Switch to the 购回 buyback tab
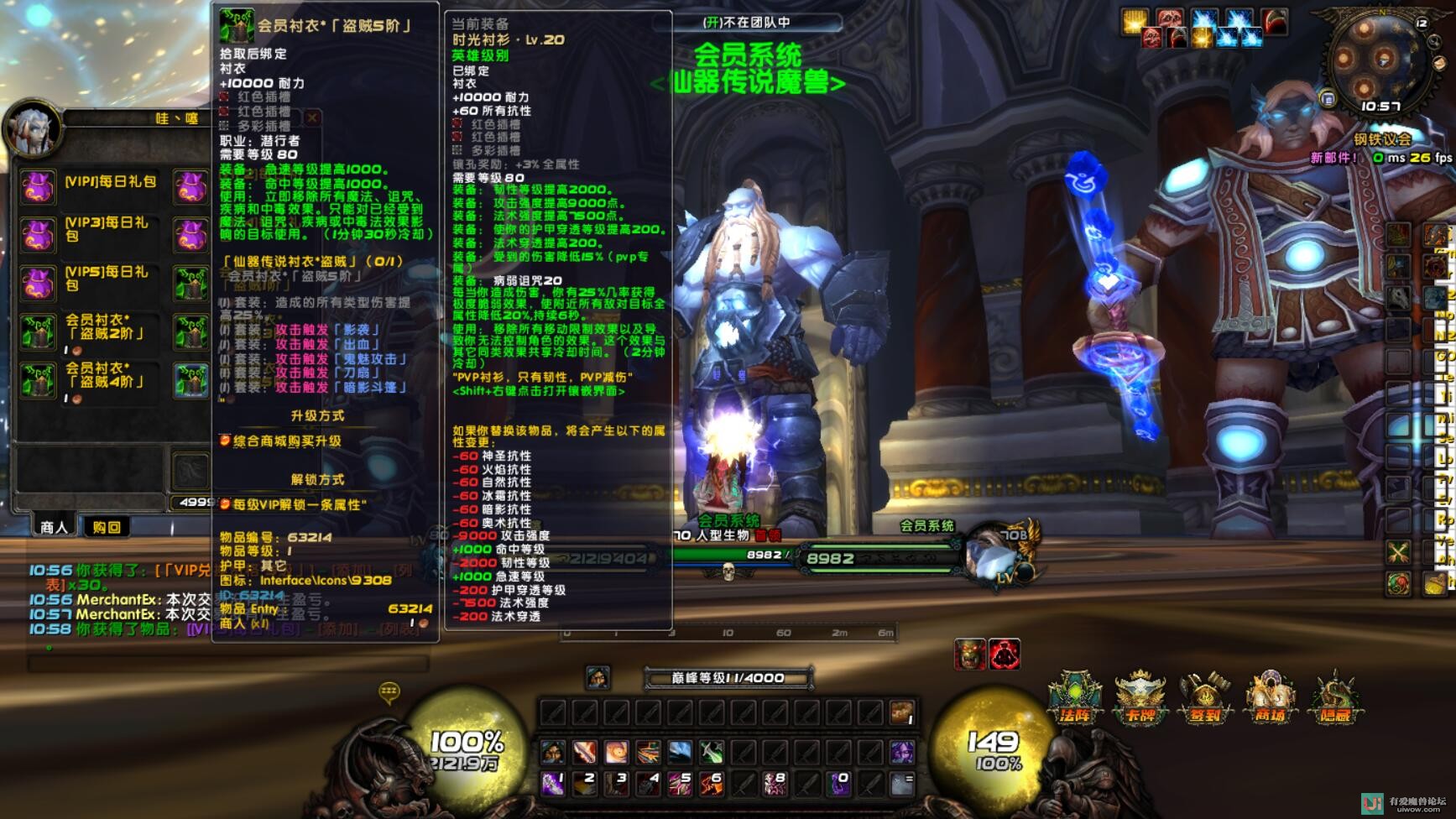This screenshot has height=819, width=1456. [107, 527]
